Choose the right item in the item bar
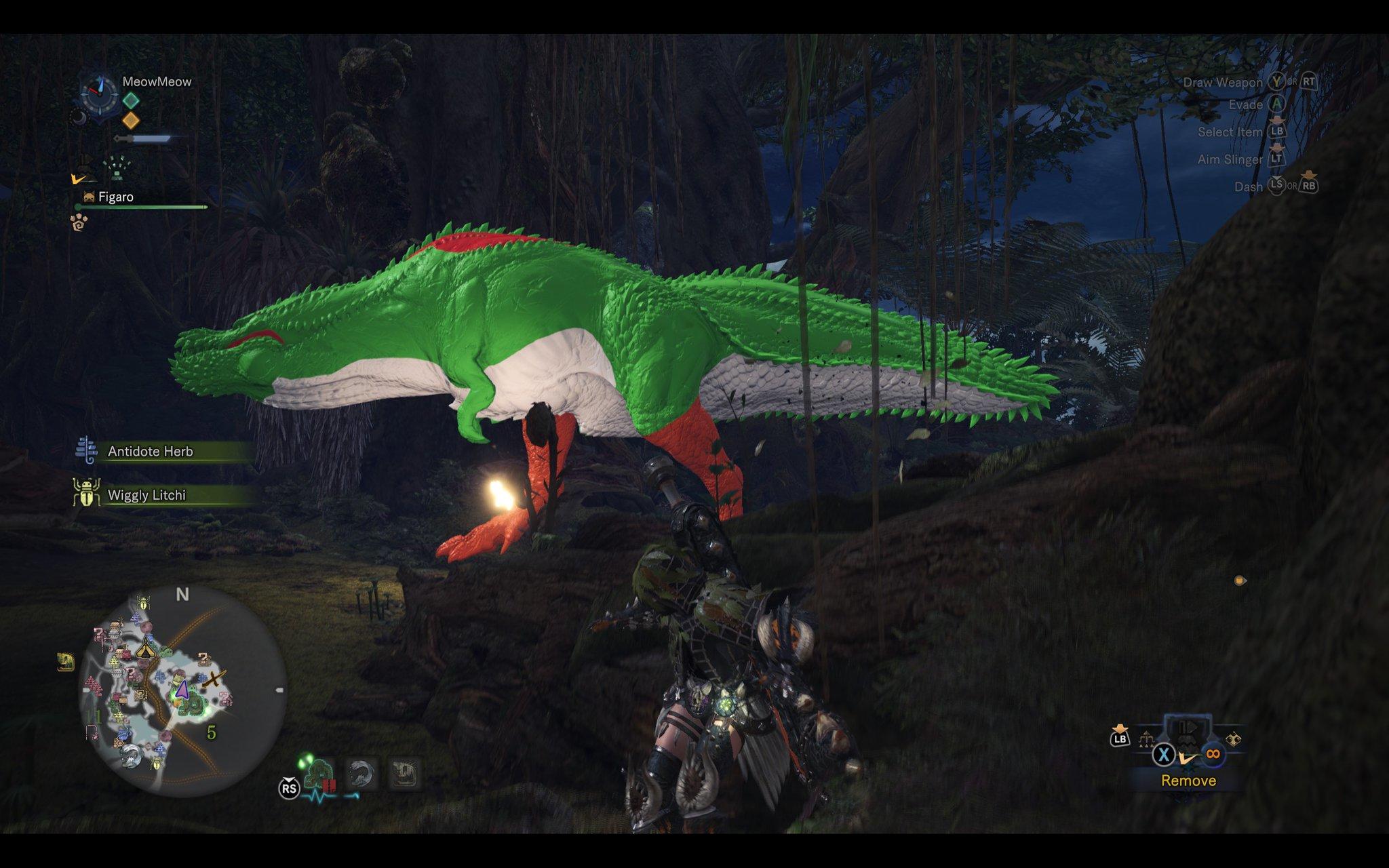 (1233, 739)
